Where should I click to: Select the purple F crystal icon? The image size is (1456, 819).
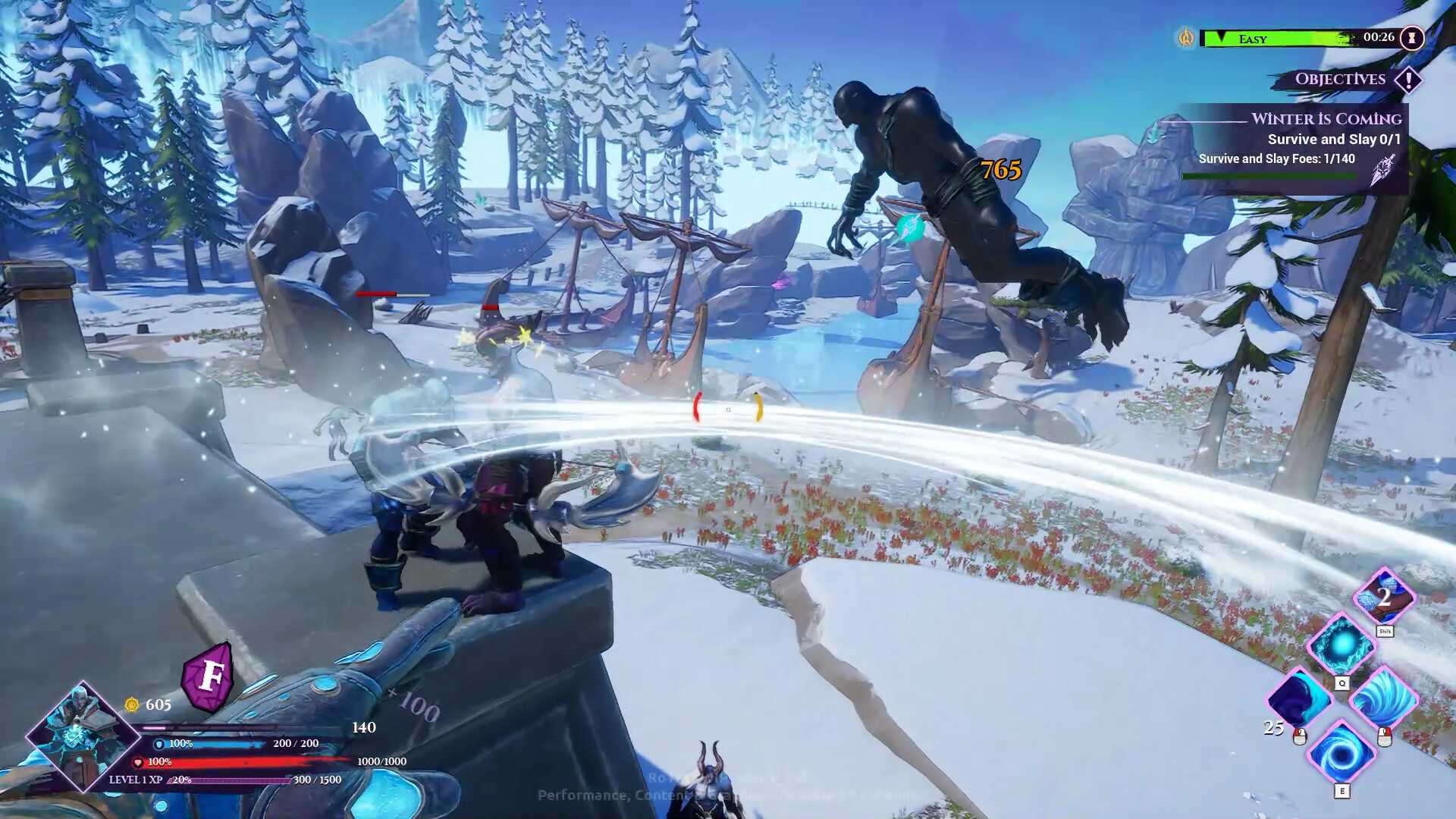(208, 676)
